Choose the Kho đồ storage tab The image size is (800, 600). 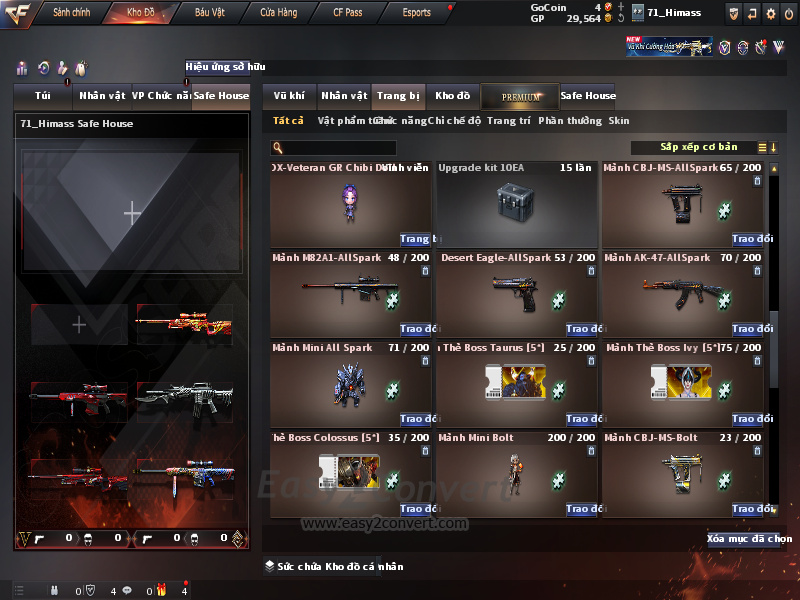point(452,96)
